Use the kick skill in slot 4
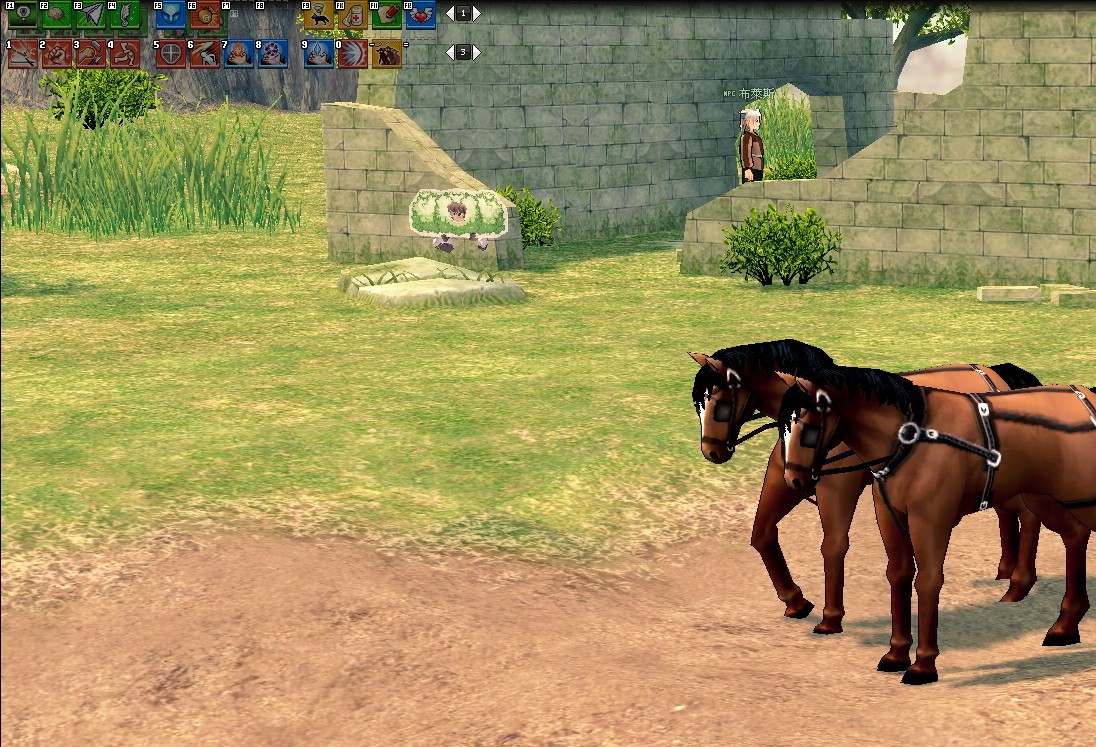Screen dimensions: 1096x747 tap(124, 54)
